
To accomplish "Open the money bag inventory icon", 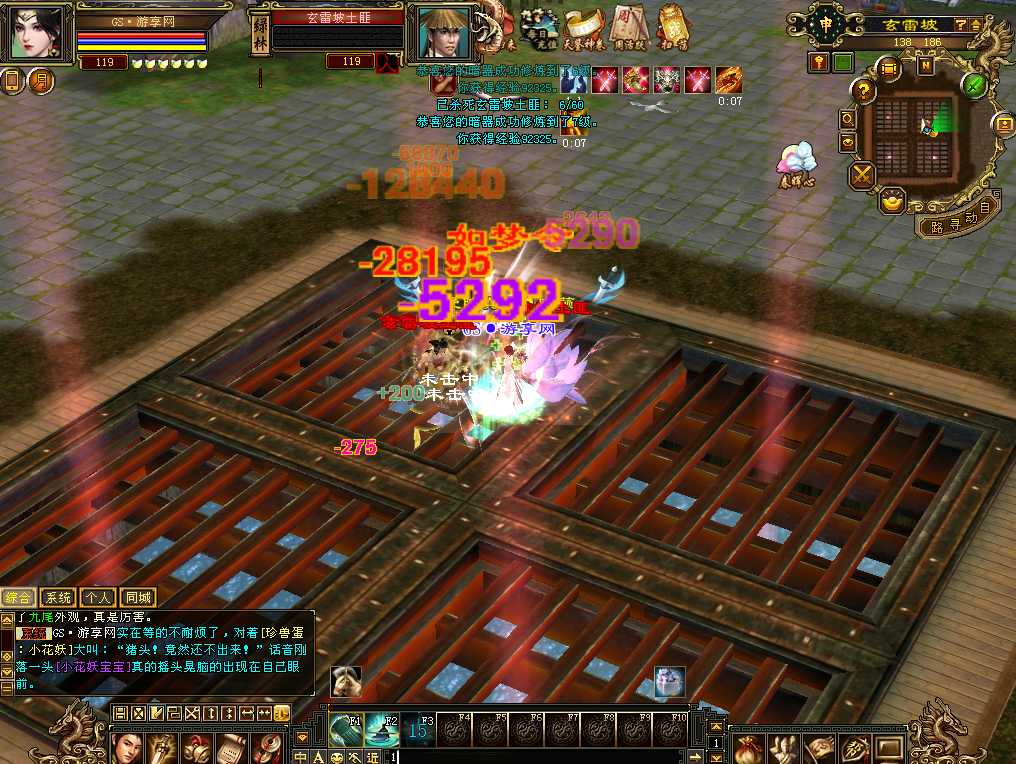I will pyautogui.click(x=748, y=748).
